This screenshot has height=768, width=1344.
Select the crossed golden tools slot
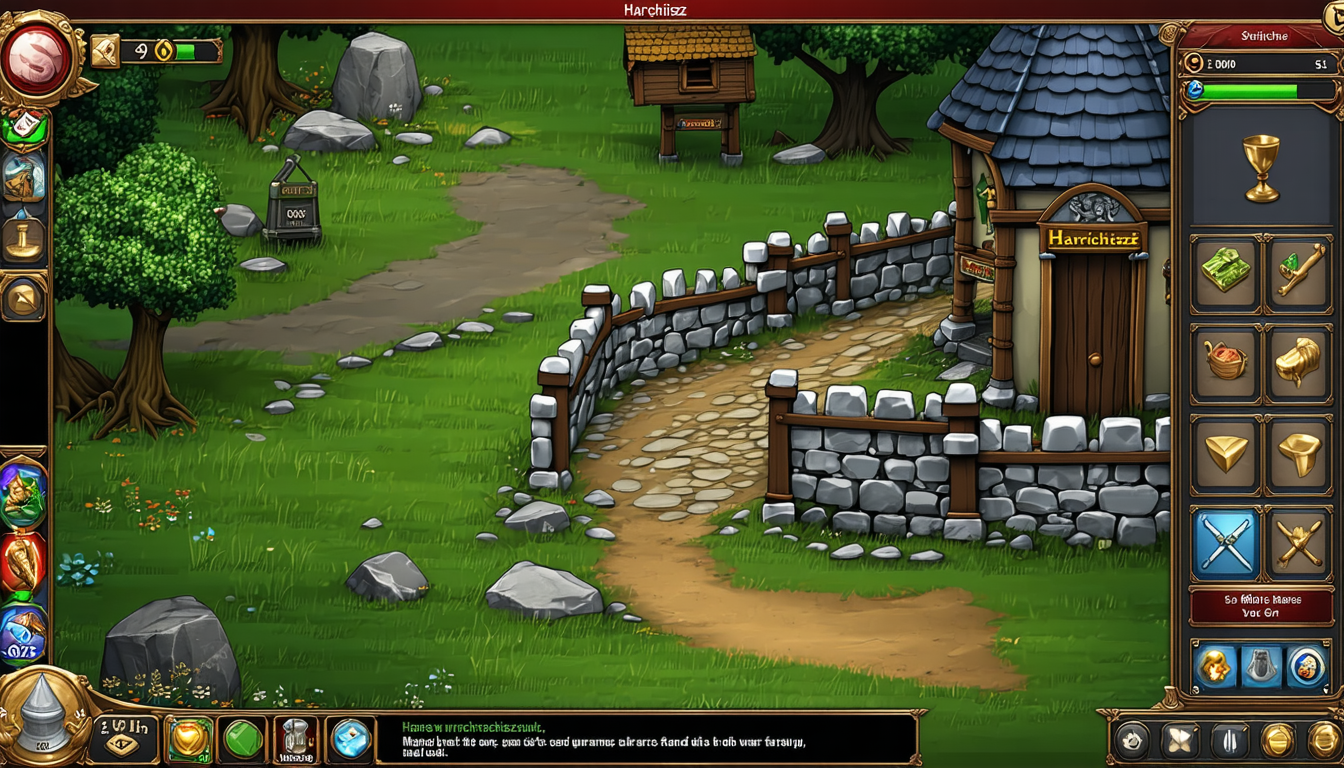[x=1297, y=544]
